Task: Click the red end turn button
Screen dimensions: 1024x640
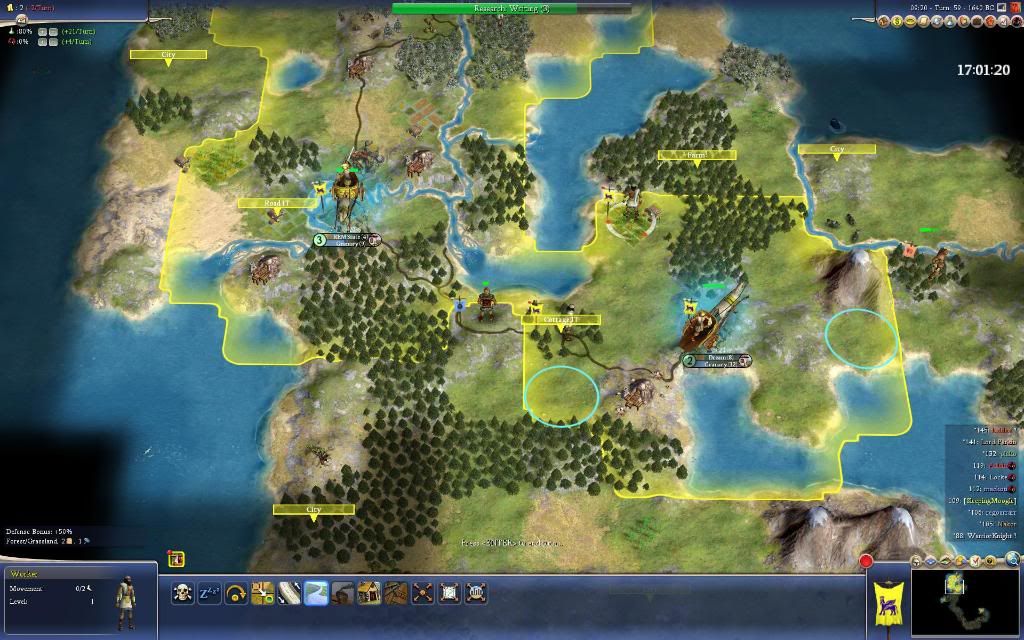Action: (x=866, y=562)
